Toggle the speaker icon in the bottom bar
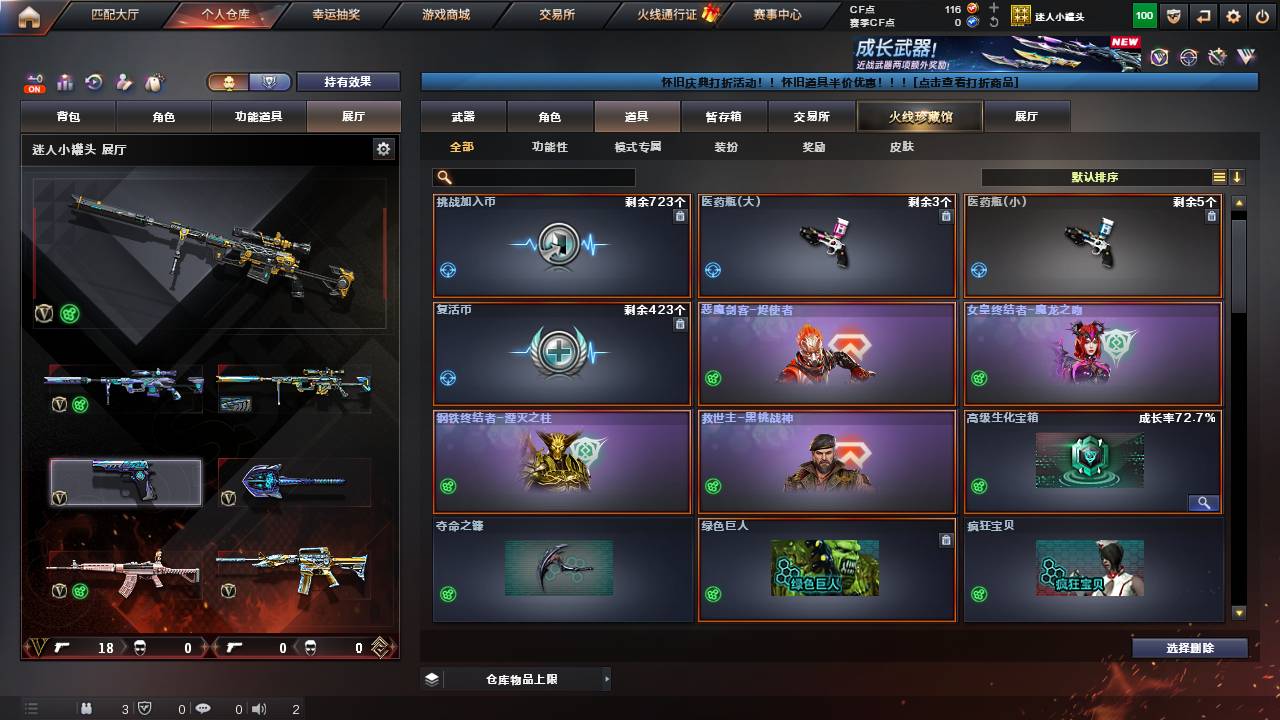The image size is (1280, 720). pyautogui.click(x=260, y=709)
